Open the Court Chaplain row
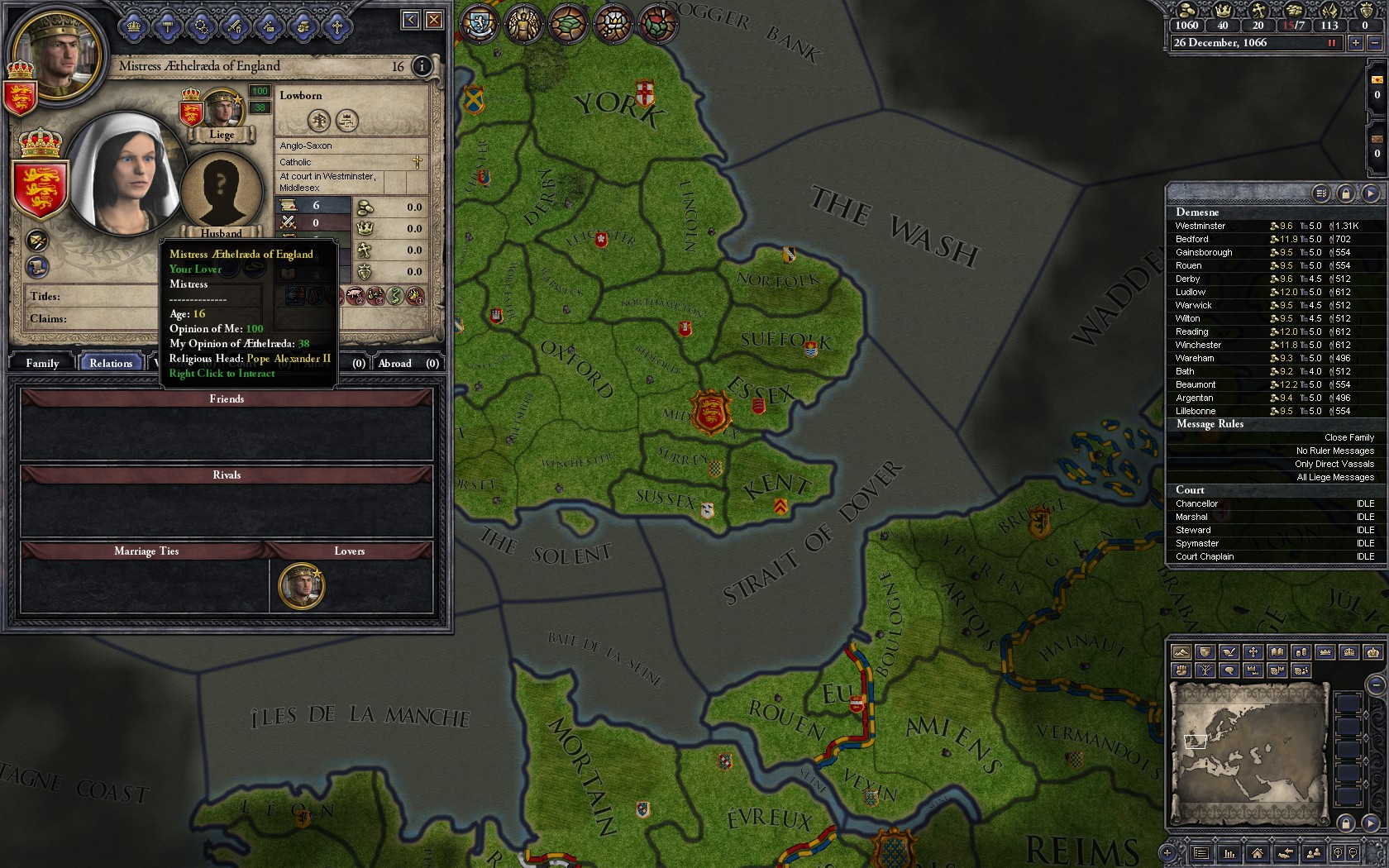1389x868 pixels. [x=1205, y=556]
